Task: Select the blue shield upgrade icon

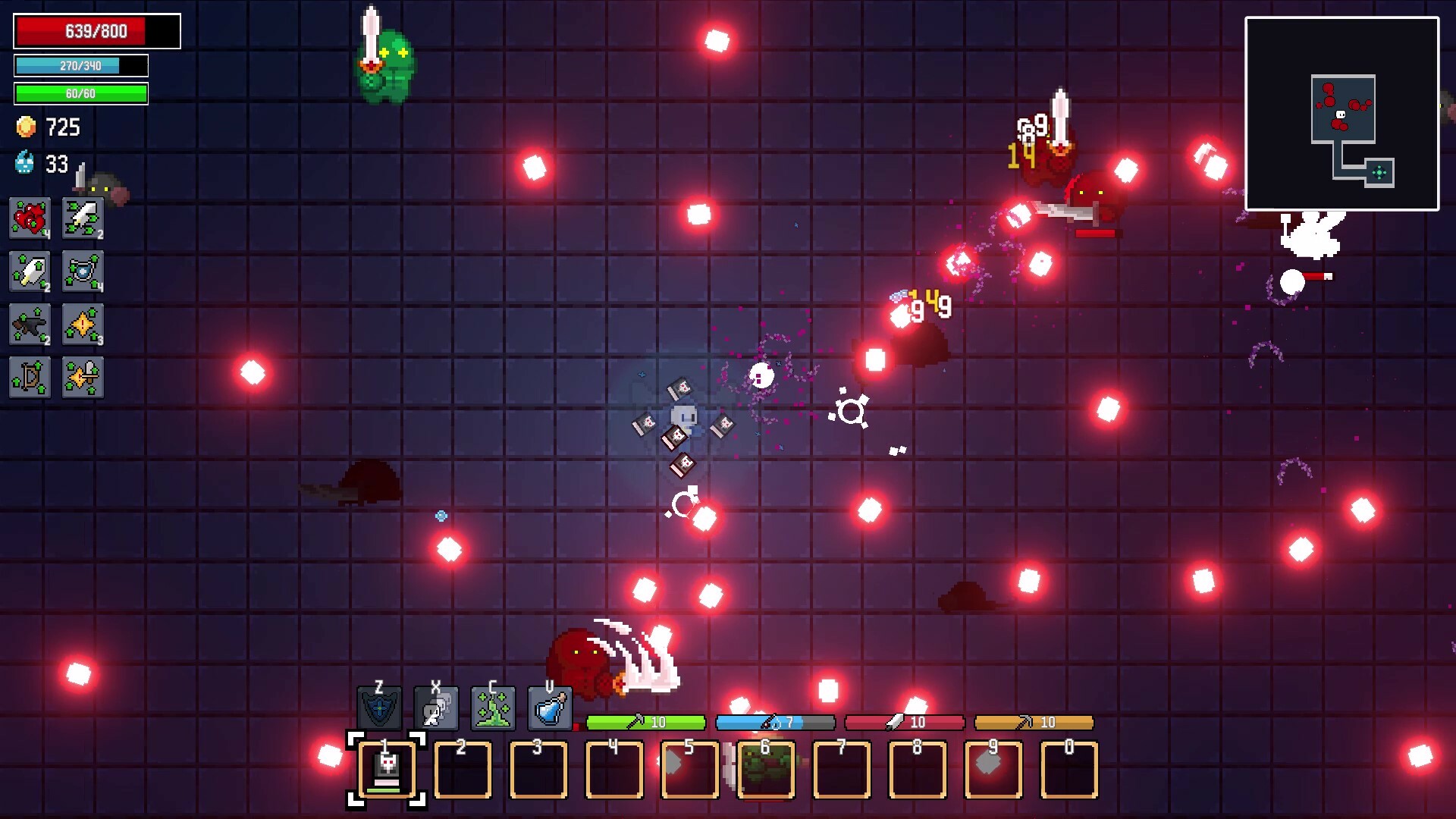Action: (x=83, y=272)
